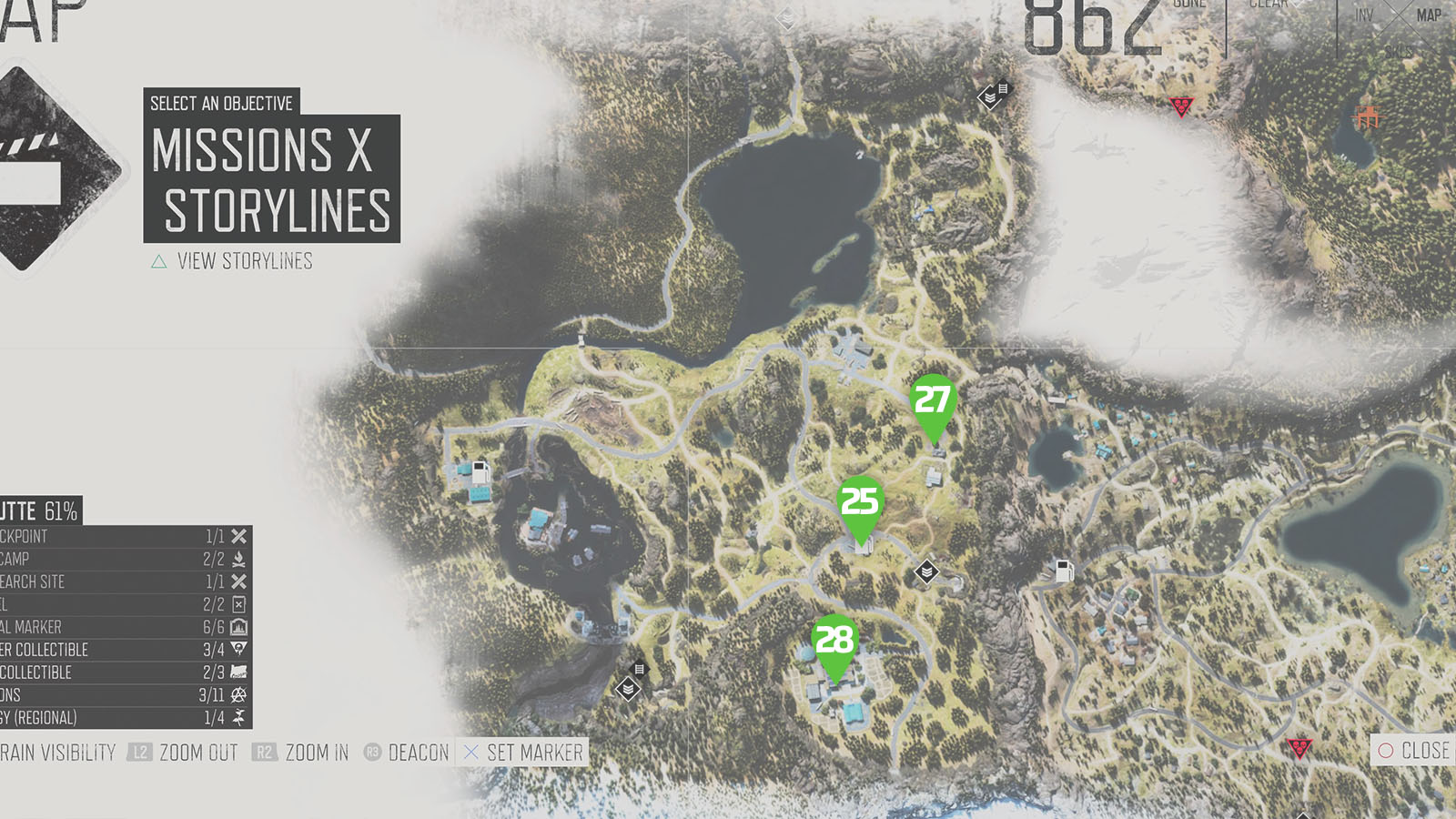Center the map on Deacon
Image resolution: width=1456 pixels, height=819 pixels.
point(407,753)
